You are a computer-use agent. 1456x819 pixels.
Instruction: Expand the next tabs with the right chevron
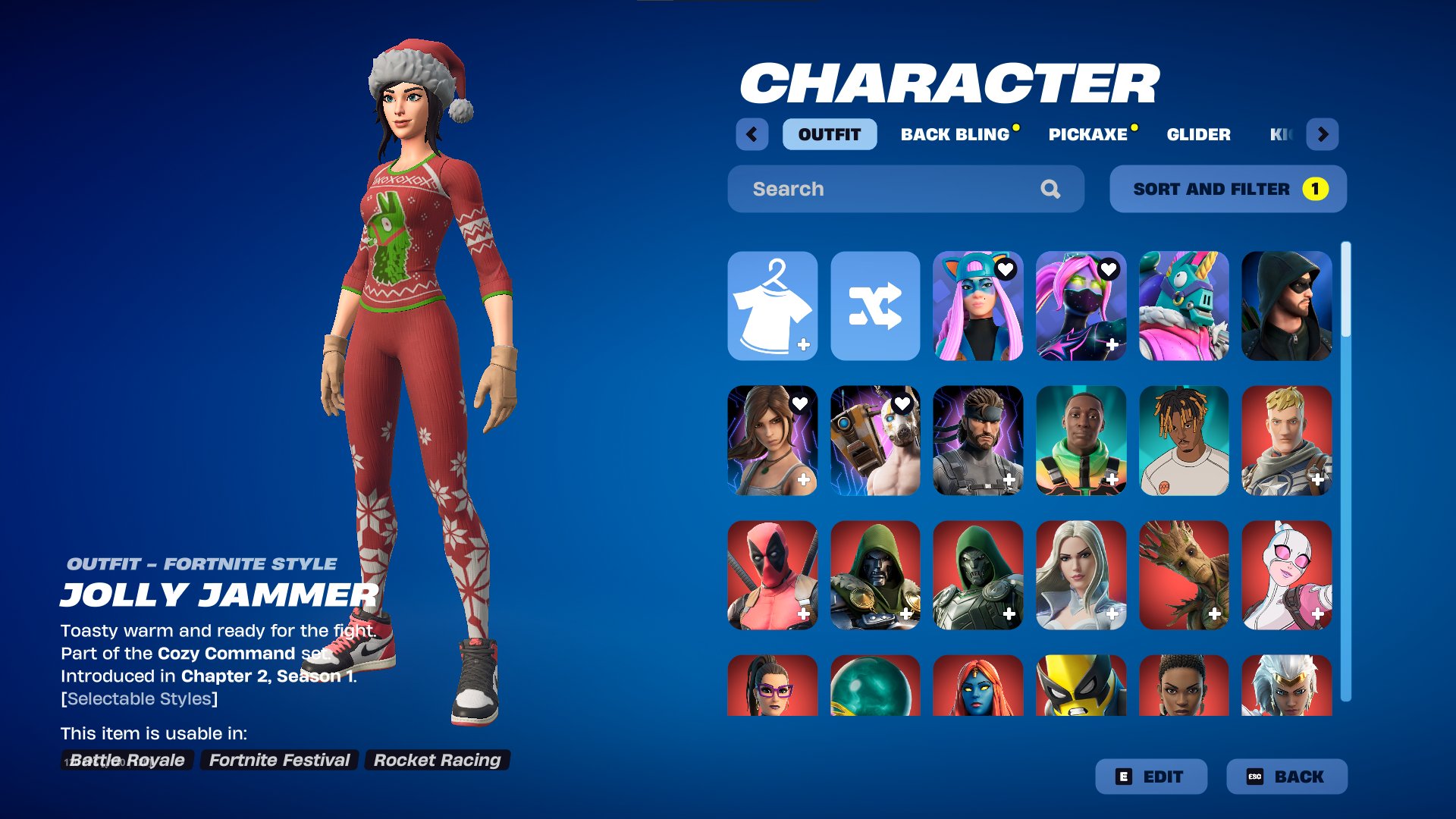1324,134
